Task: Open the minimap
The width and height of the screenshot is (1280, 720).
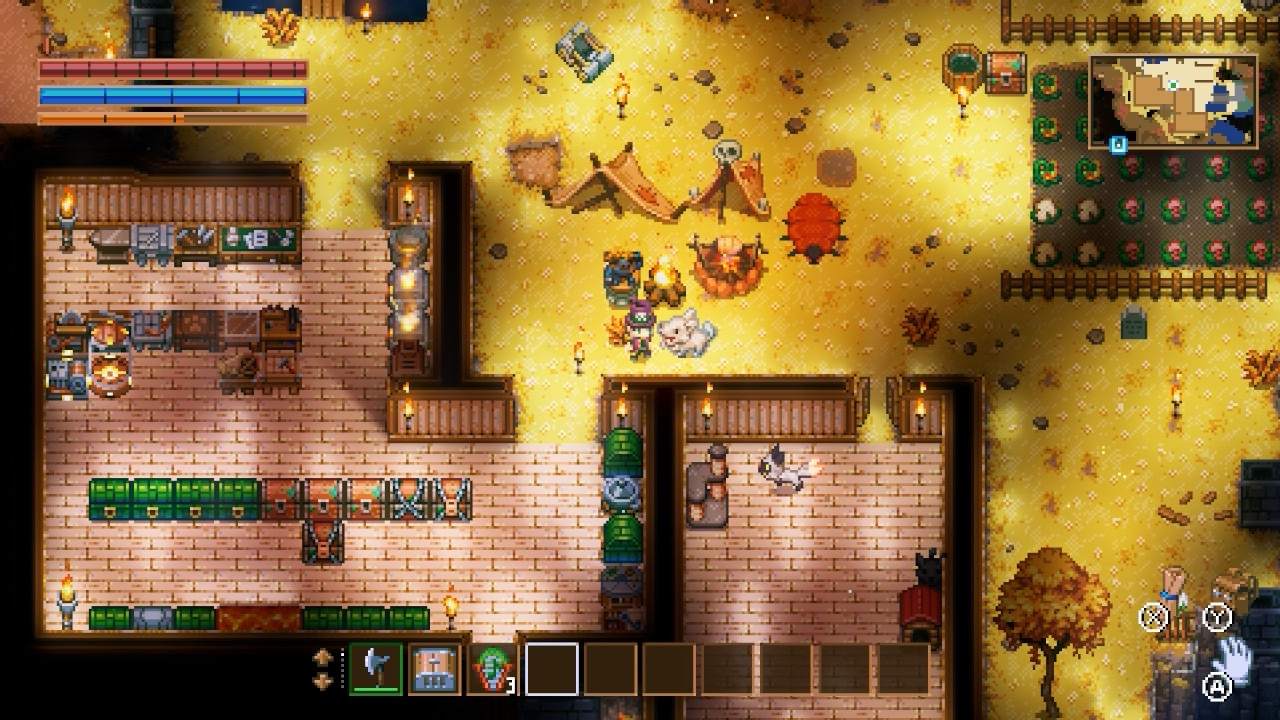Action: 1173,100
